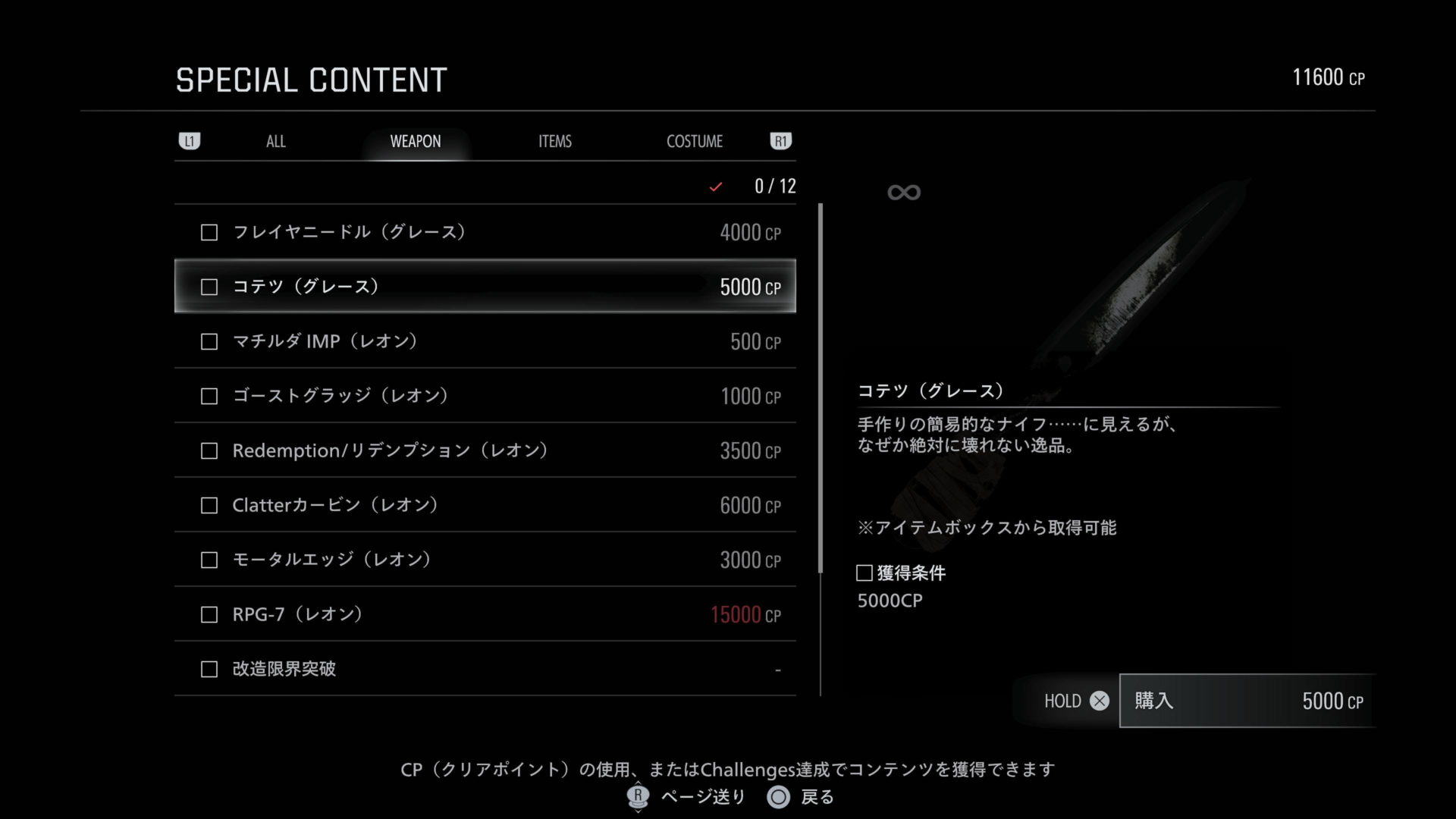Highlight the RPG-7（レオン） entry
The width and height of the screenshot is (1456, 819).
[485, 614]
